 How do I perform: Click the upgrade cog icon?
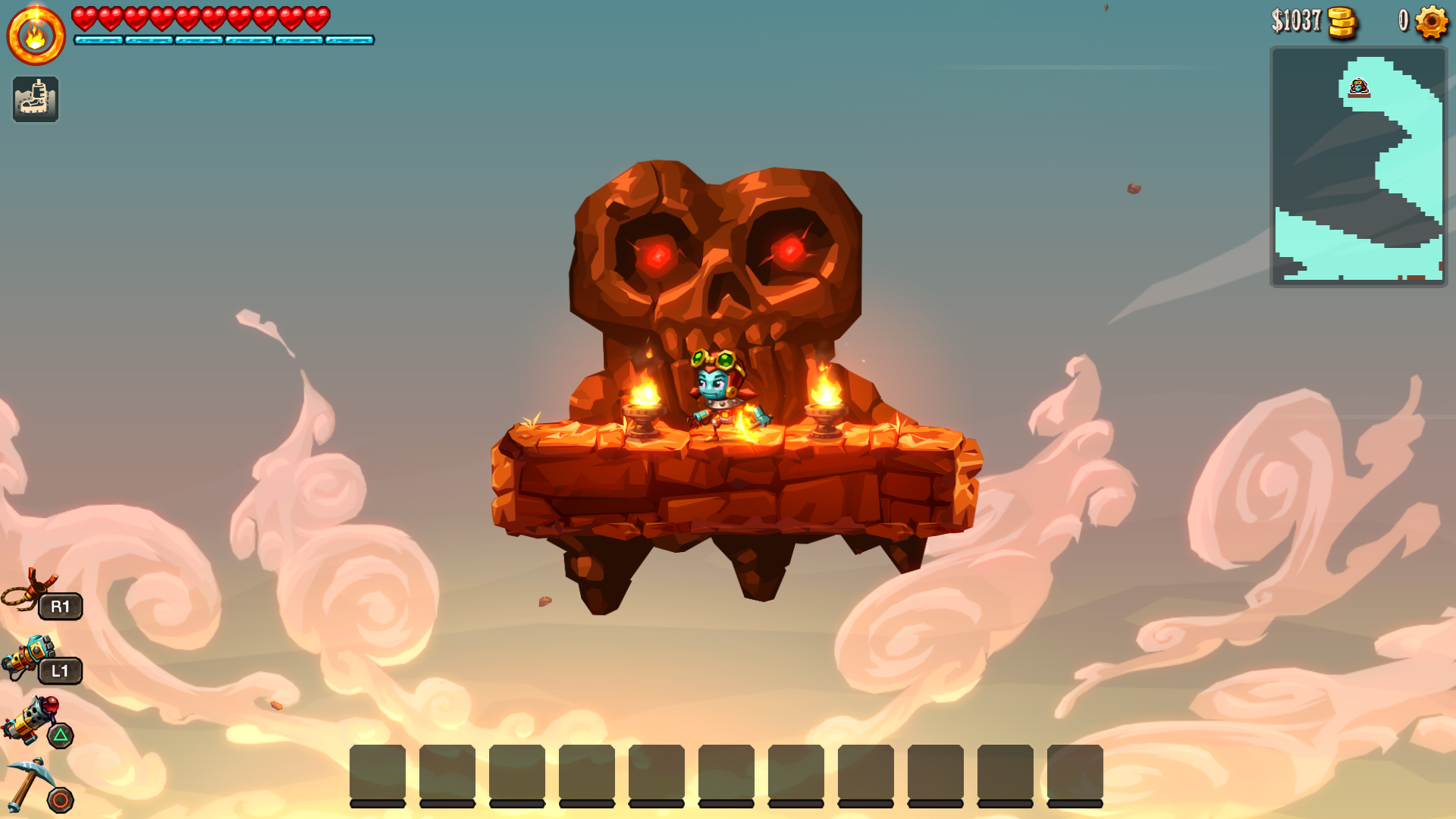click(1431, 21)
